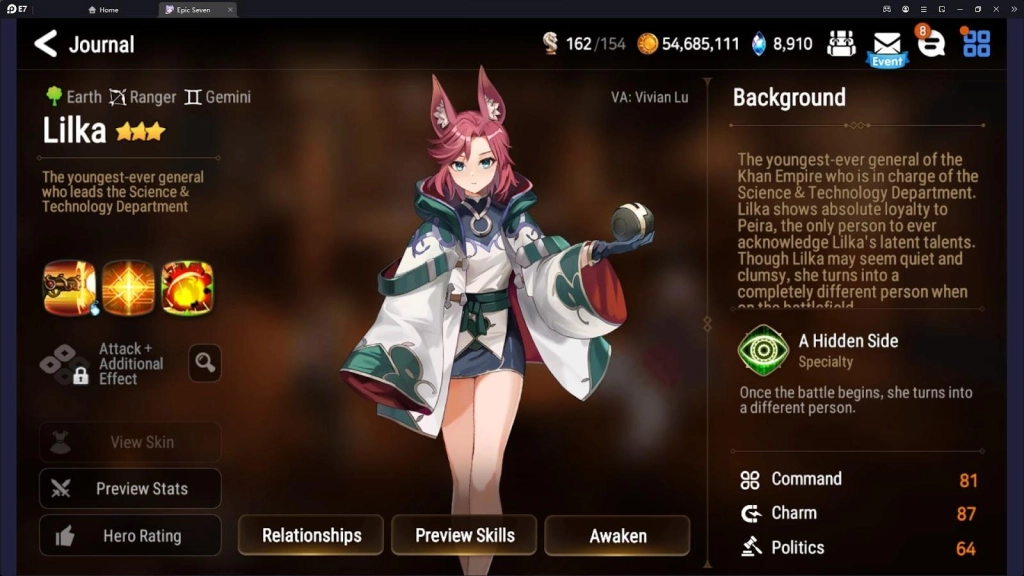Open the chat bubble notifications
Viewport: 1024px width, 576px height.
click(931, 44)
